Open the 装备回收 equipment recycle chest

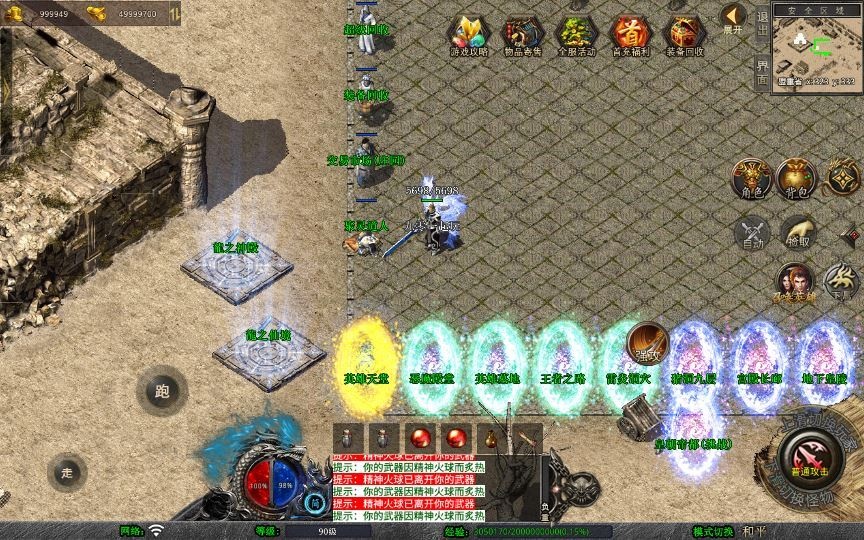tap(685, 35)
